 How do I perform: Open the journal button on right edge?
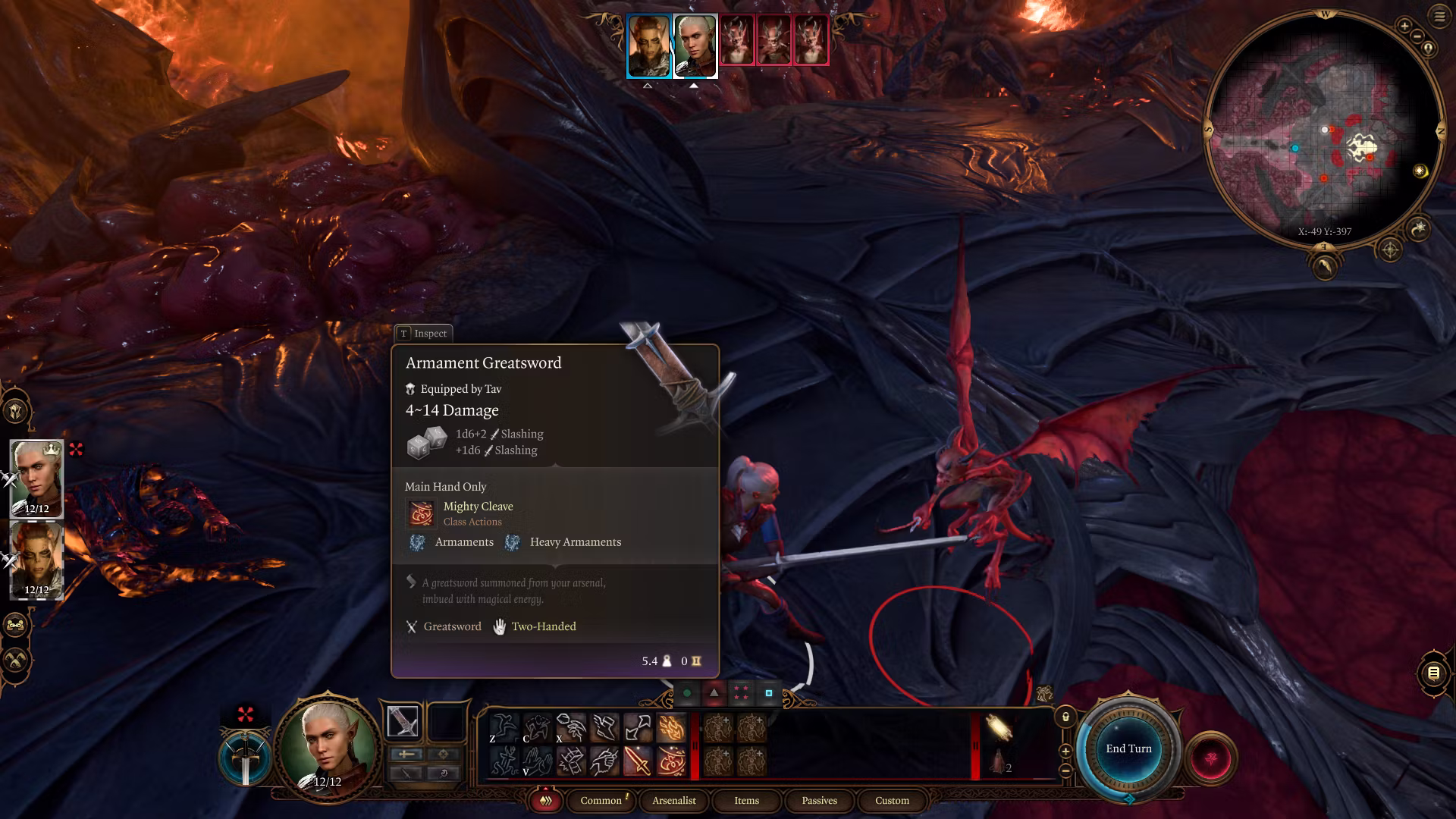[x=1433, y=673]
